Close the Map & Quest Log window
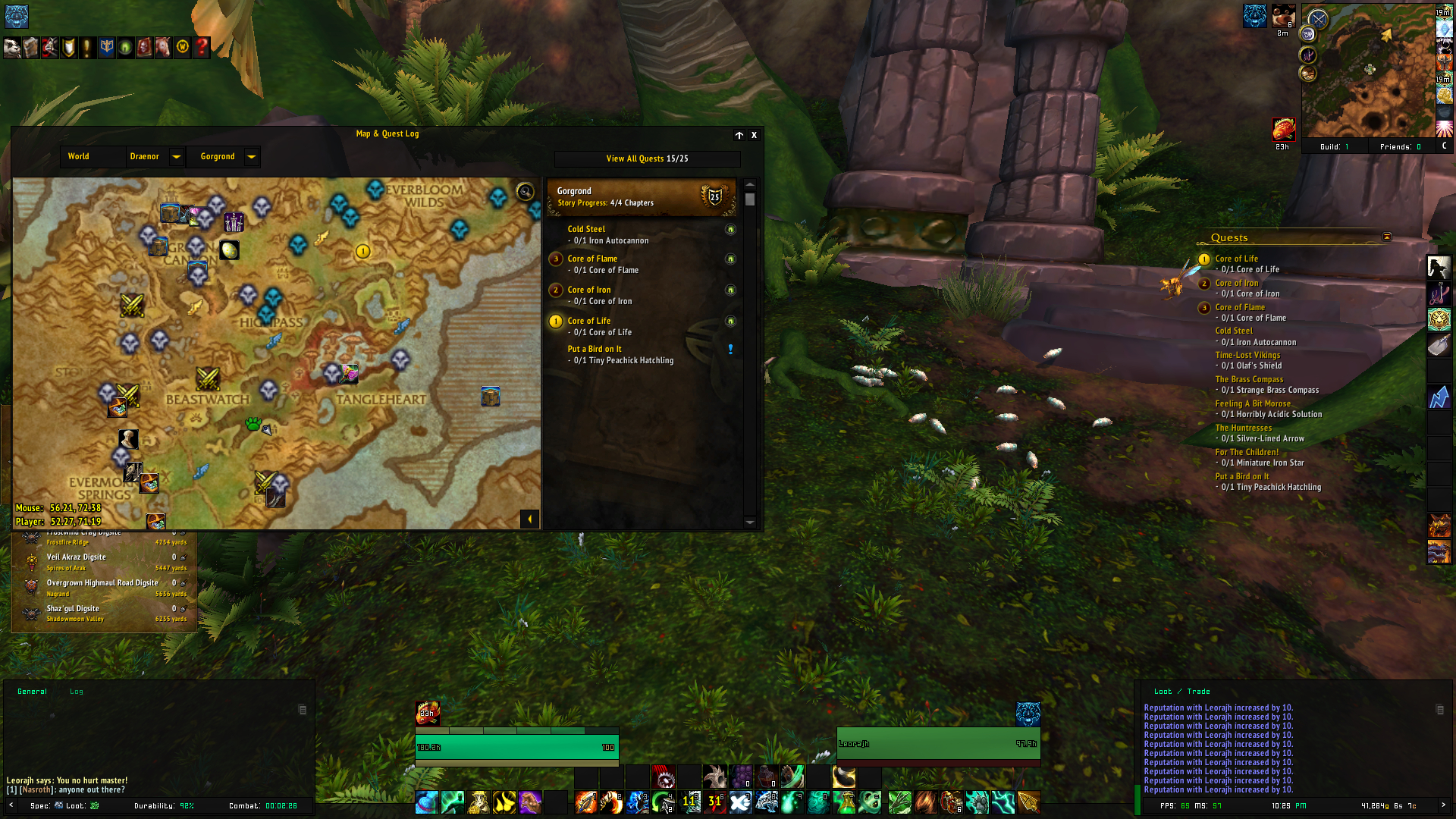 click(754, 135)
